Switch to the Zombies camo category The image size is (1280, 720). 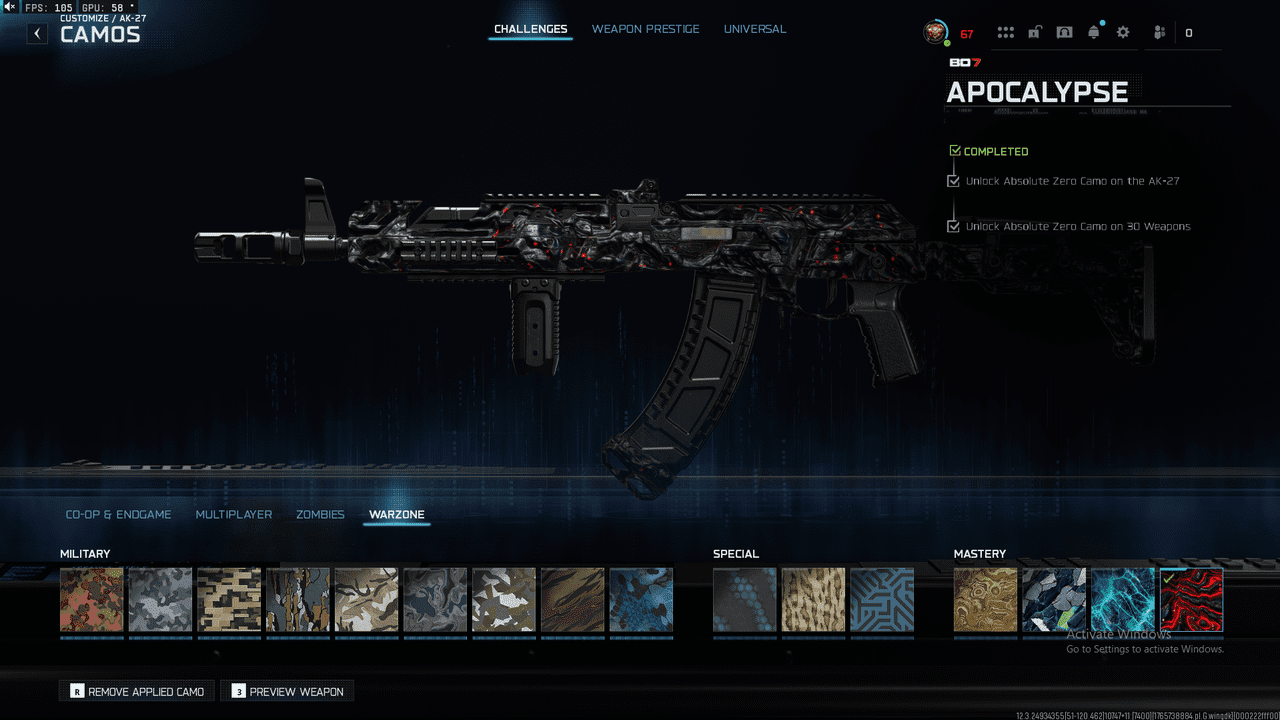(x=320, y=514)
